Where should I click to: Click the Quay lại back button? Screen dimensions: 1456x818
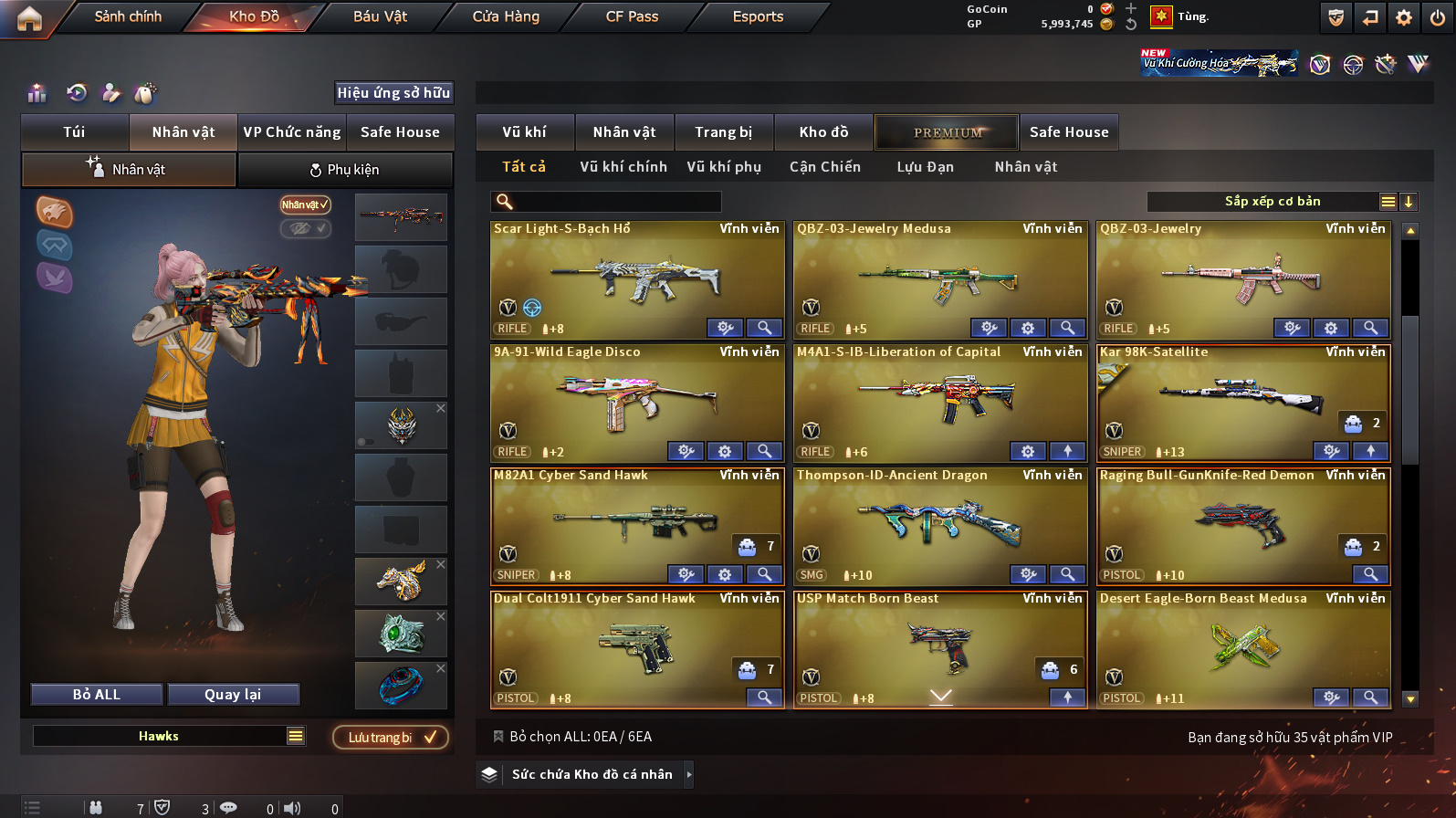pos(233,695)
